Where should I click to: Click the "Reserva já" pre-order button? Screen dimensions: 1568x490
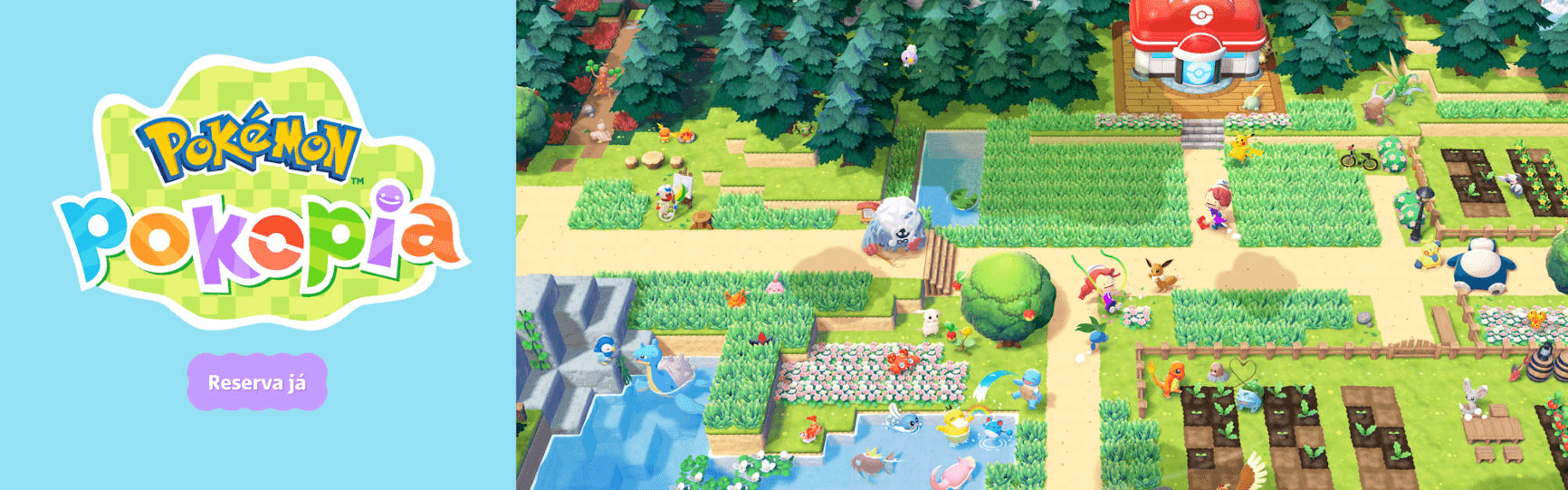point(257,382)
